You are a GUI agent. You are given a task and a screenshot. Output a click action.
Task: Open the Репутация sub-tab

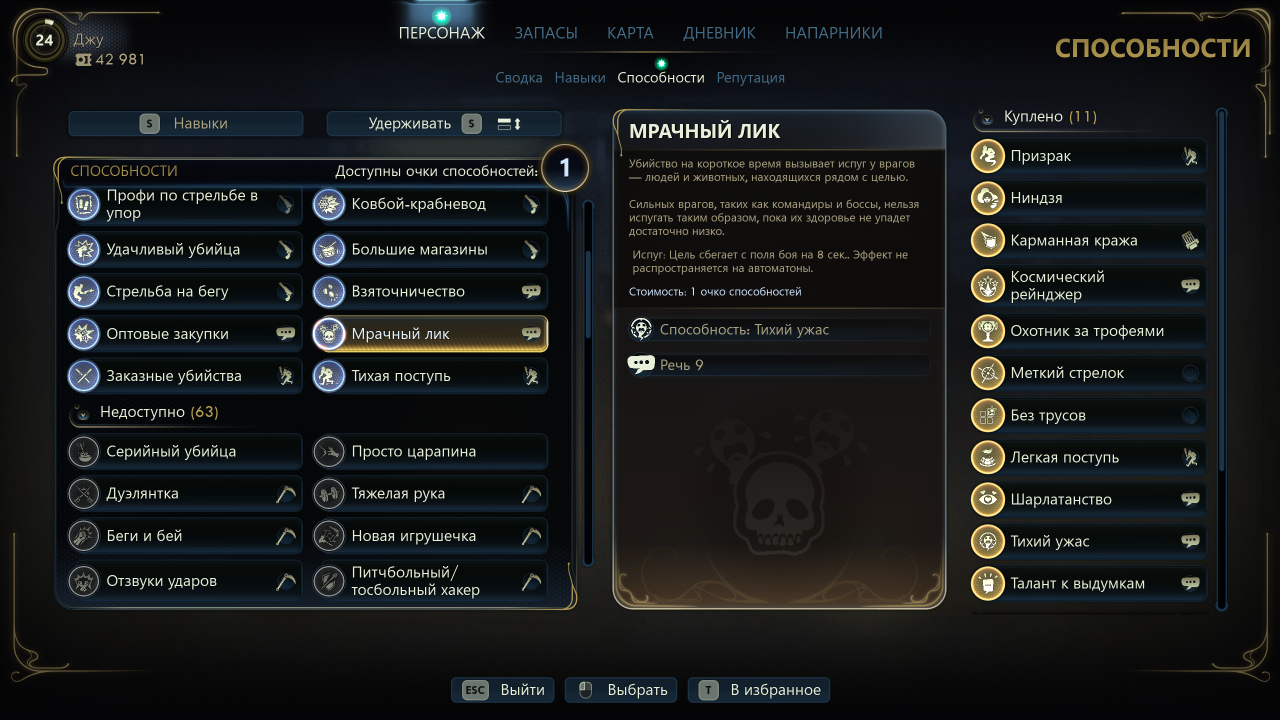[x=750, y=77]
